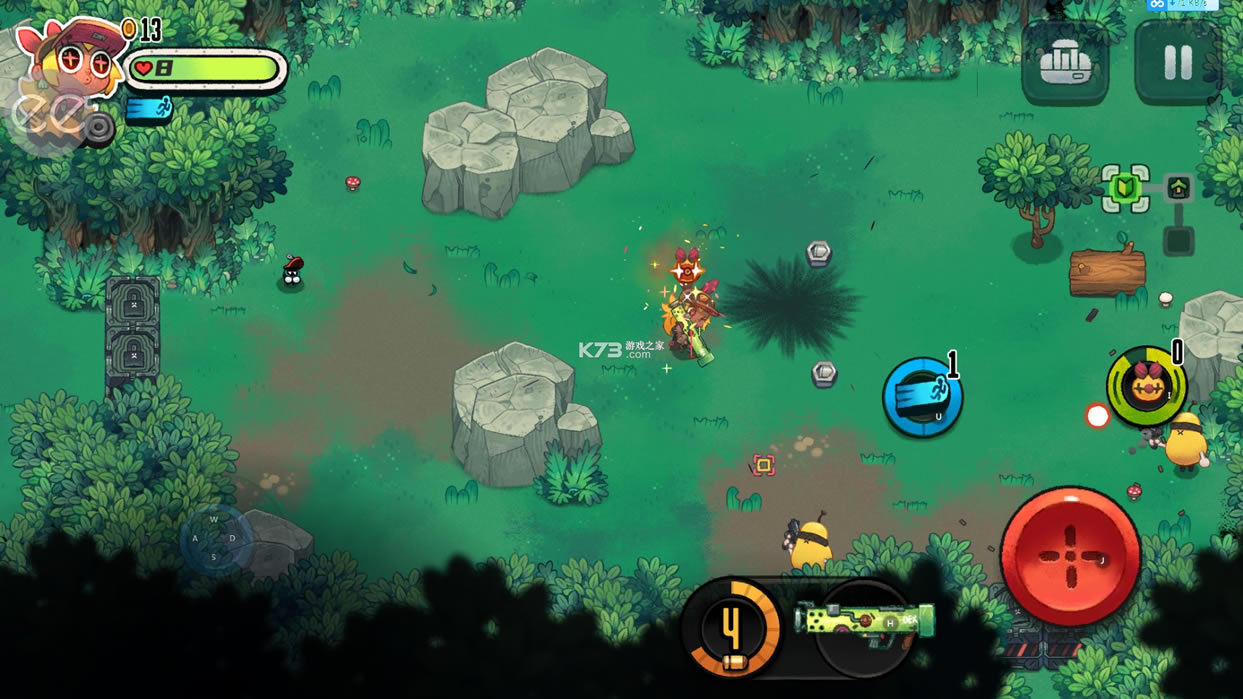
Task: Open the button left of pause
Action: pos(1065,65)
